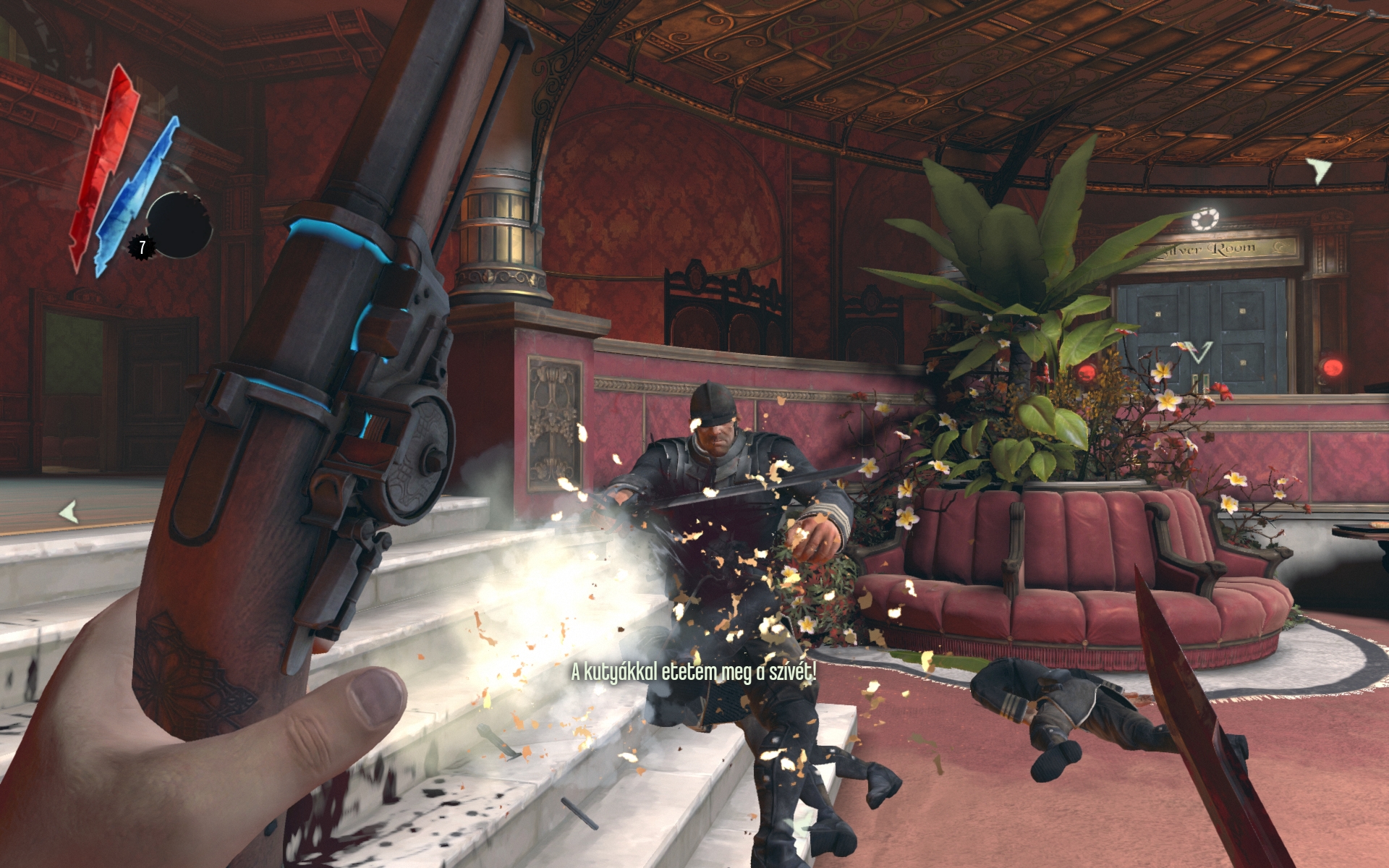The width and height of the screenshot is (1389, 868).
Task: Click the left red lamp near the planter
Action: [1086, 373]
